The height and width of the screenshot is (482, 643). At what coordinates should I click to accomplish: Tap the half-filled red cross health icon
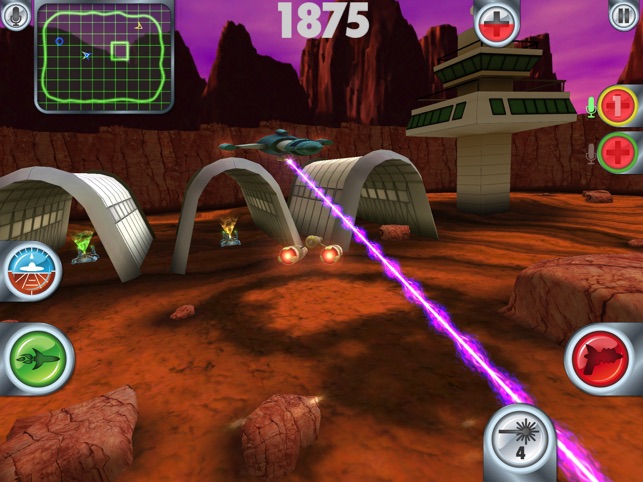click(x=497, y=23)
